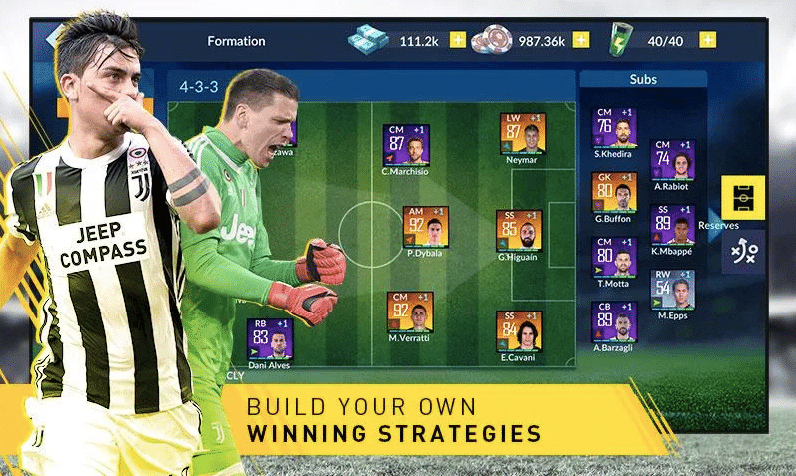796x476 pixels.
Task: Select the M.Epps RW card
Action: (x=672, y=290)
